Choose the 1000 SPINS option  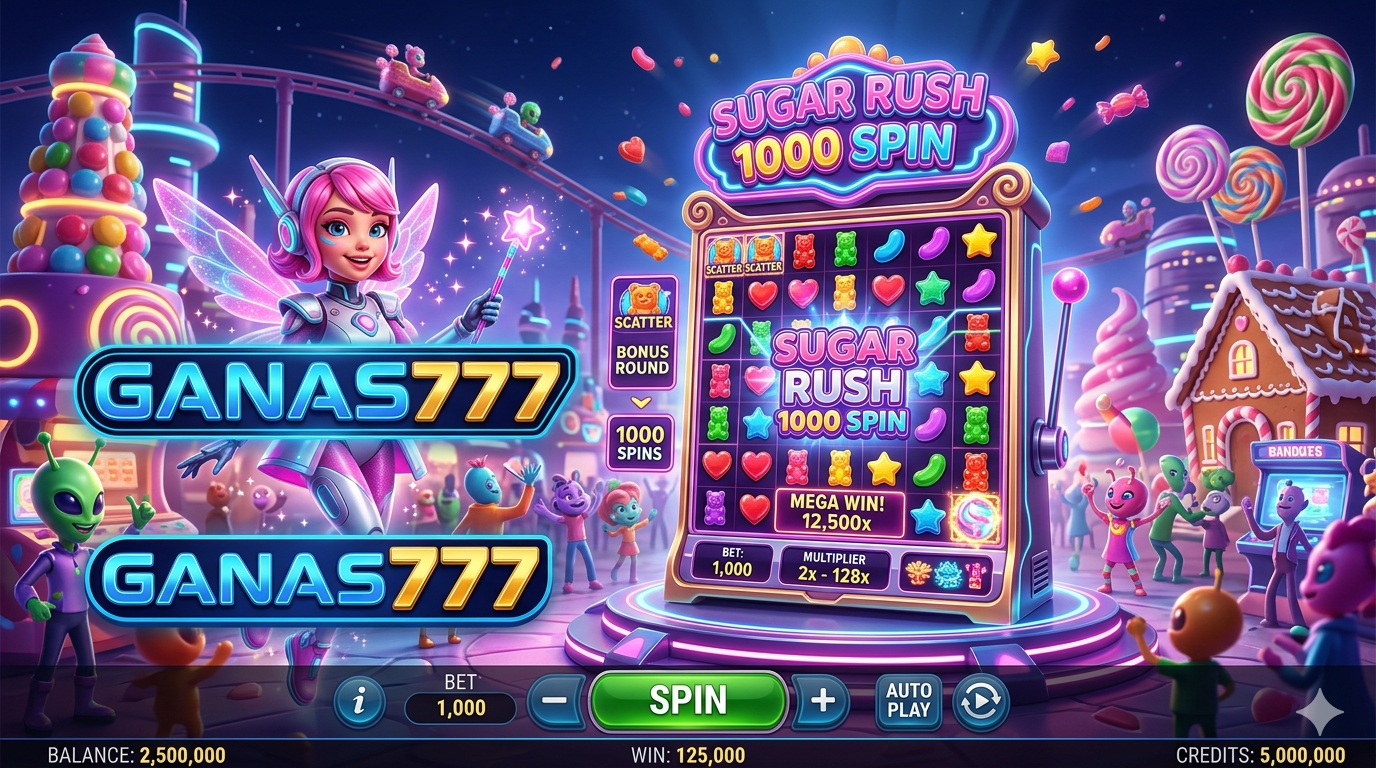point(641,443)
